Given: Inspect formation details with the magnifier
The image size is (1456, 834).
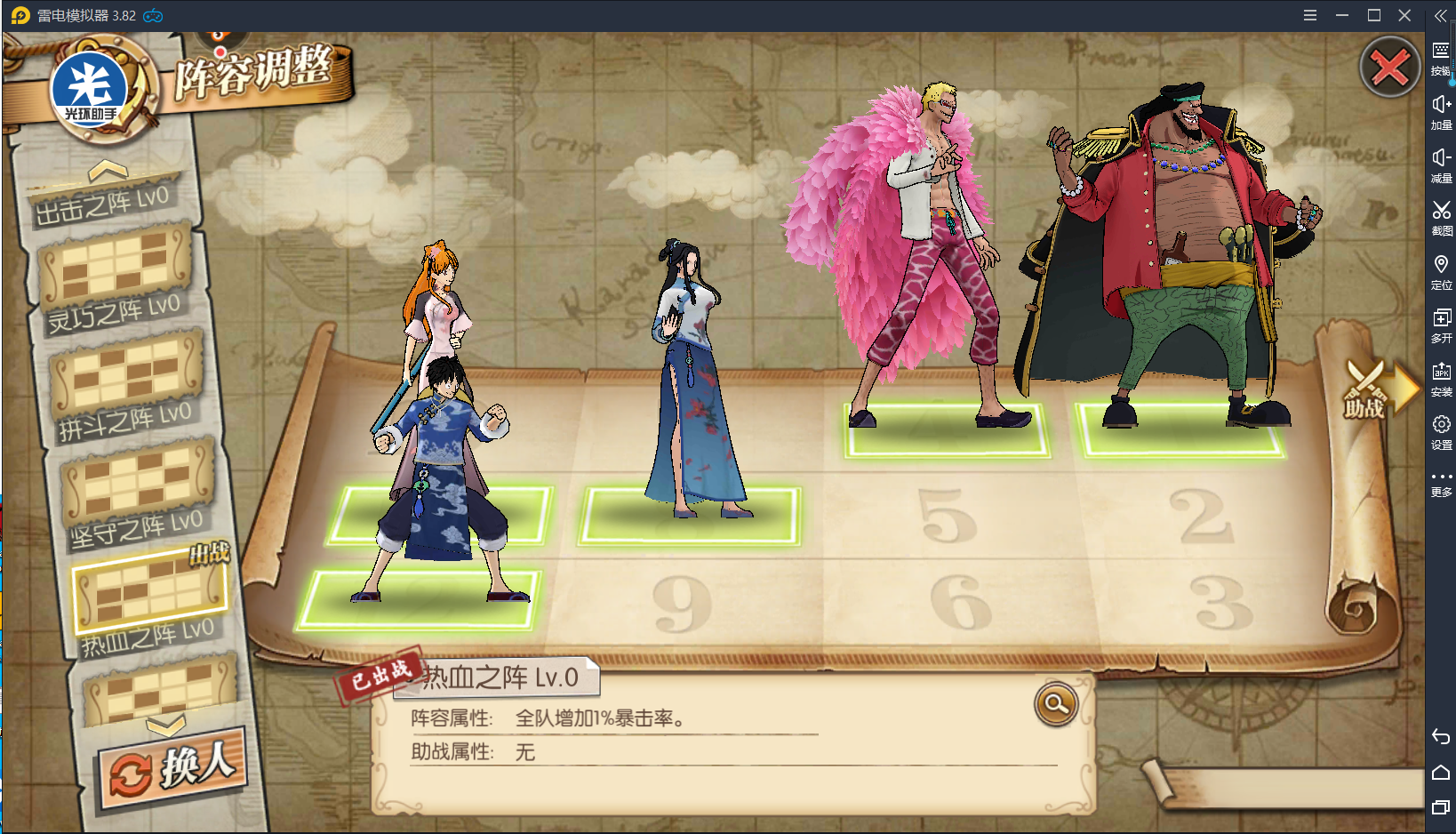Looking at the screenshot, I should [x=1056, y=704].
